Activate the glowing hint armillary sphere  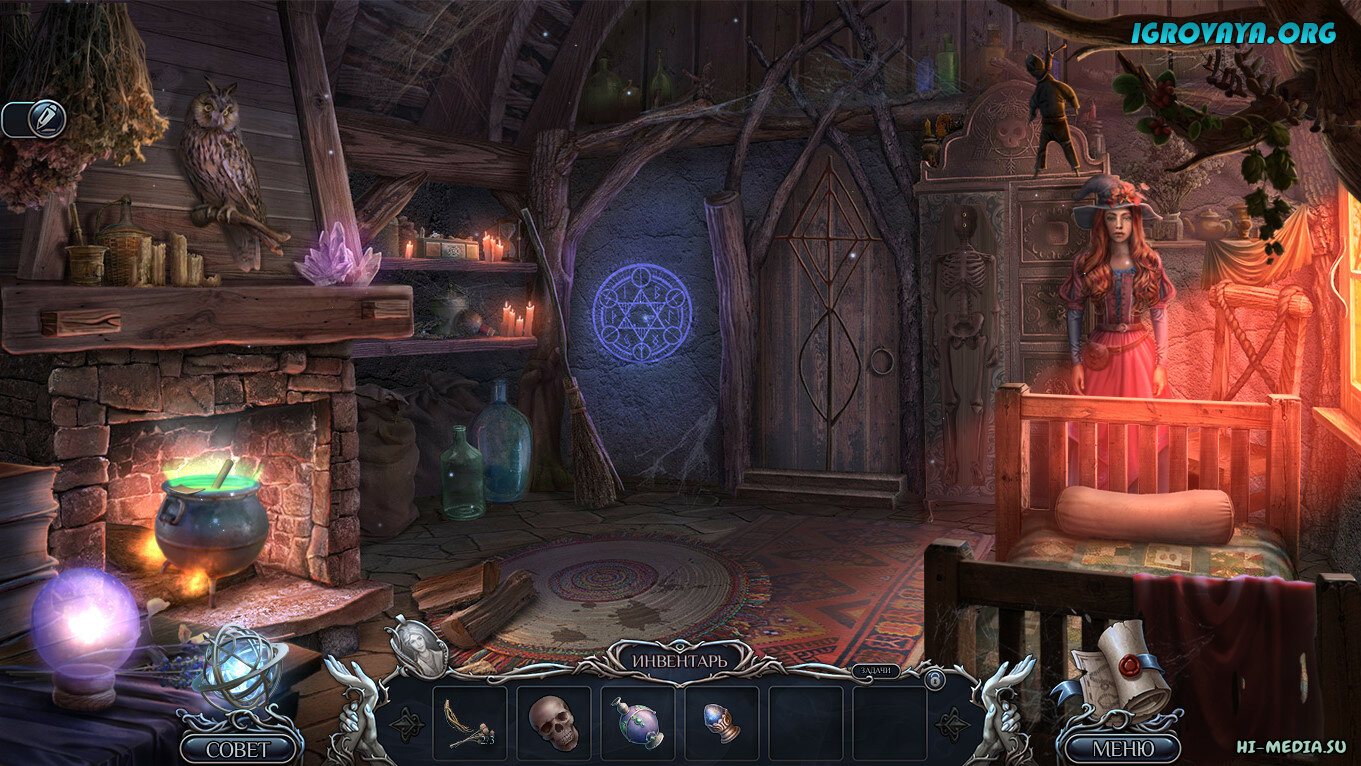240,663
